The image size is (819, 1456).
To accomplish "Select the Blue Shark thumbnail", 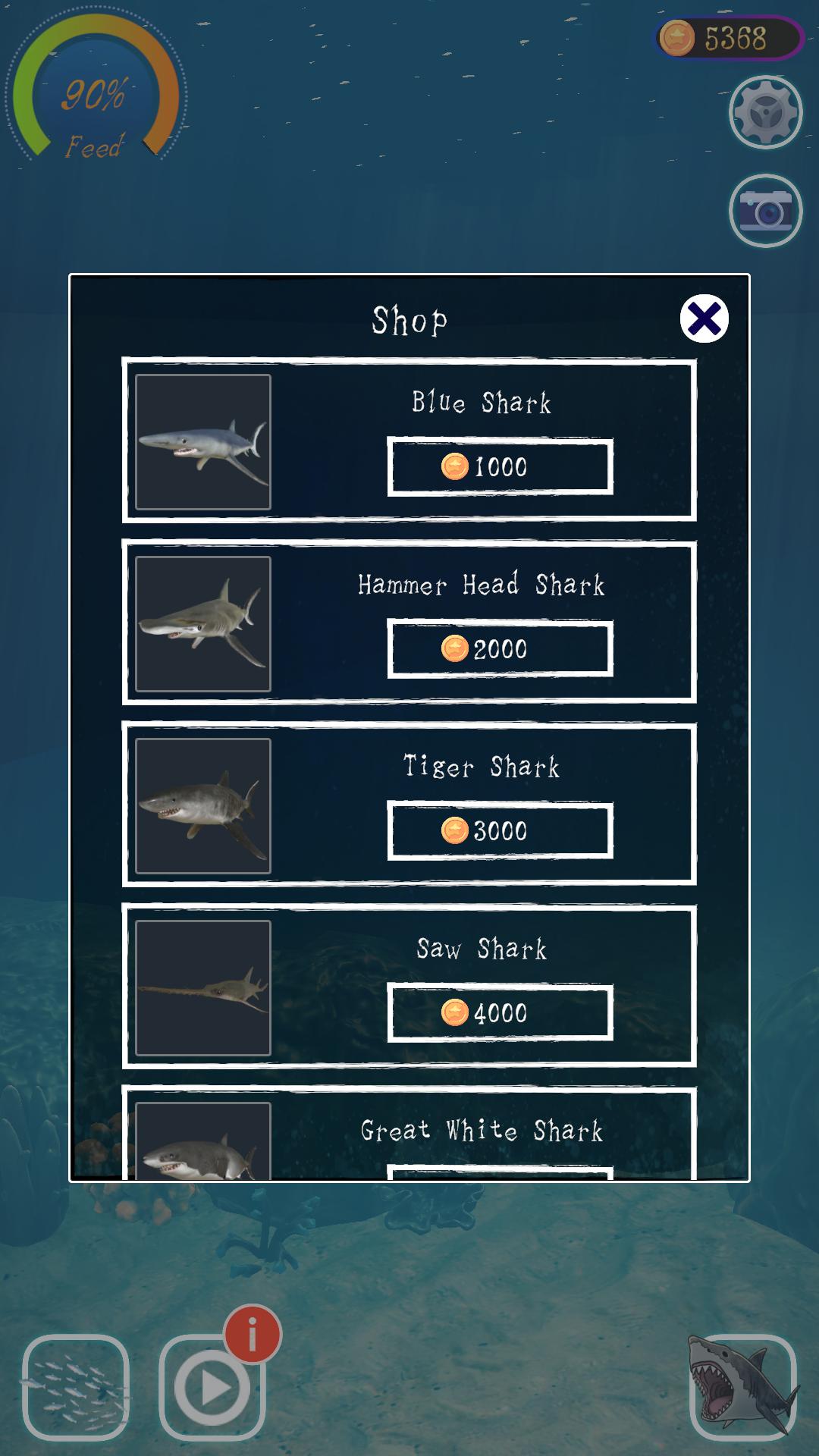I will pyautogui.click(x=203, y=441).
